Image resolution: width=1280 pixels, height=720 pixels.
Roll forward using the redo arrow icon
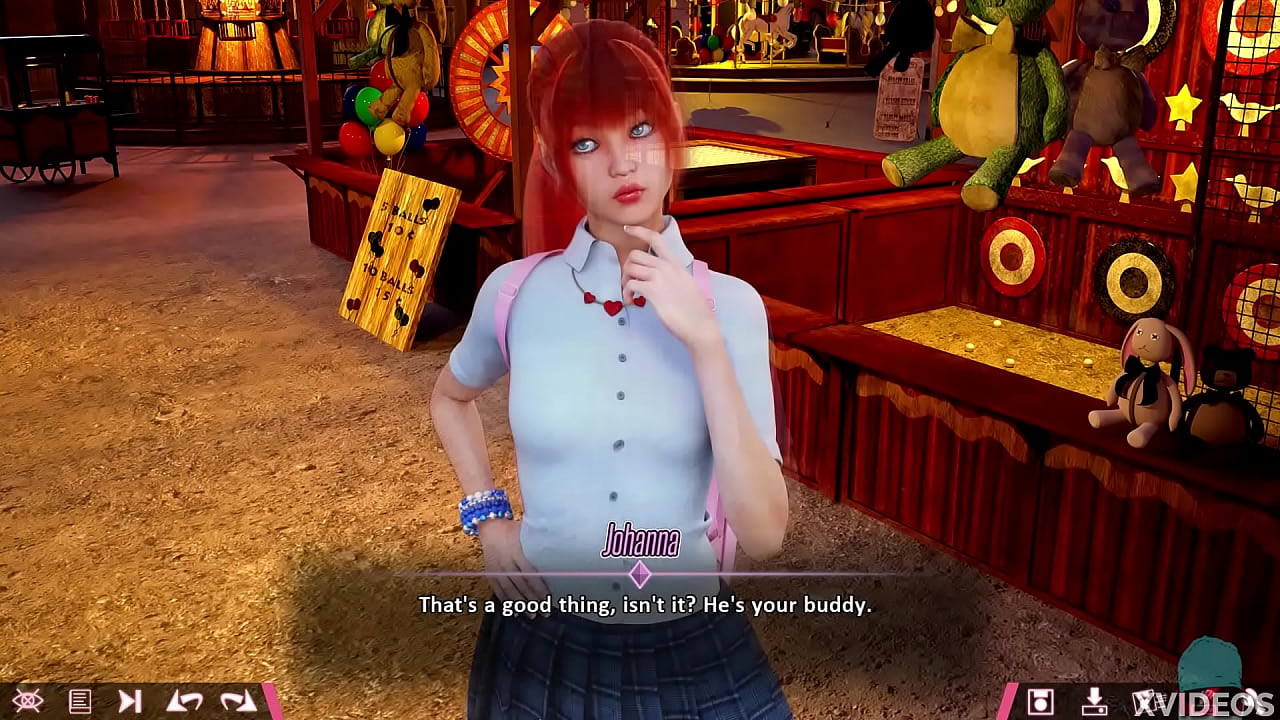tap(238, 700)
